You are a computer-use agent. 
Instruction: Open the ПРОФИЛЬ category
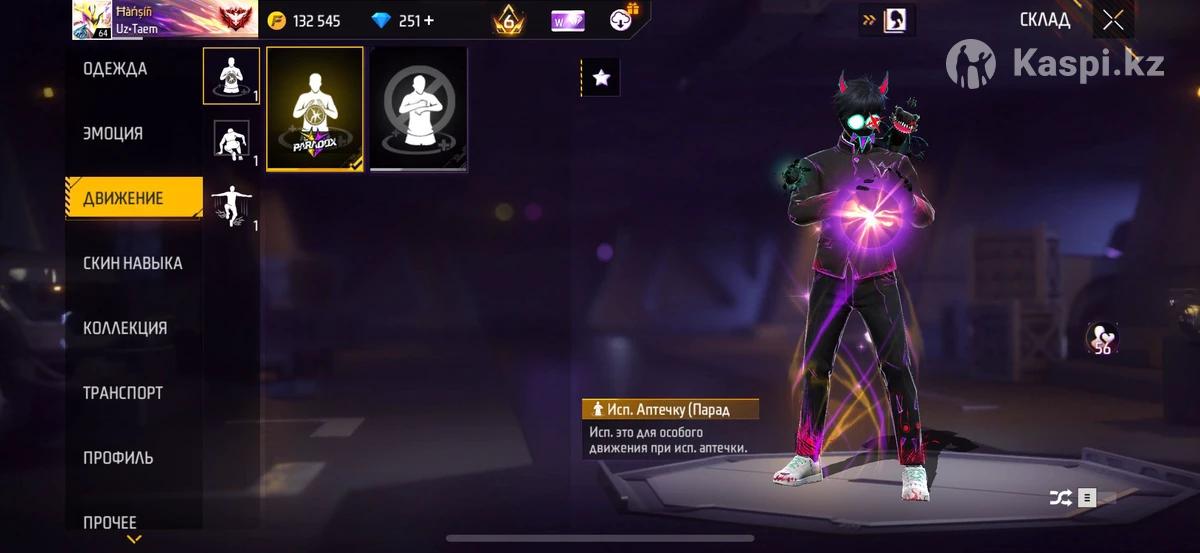(x=118, y=458)
